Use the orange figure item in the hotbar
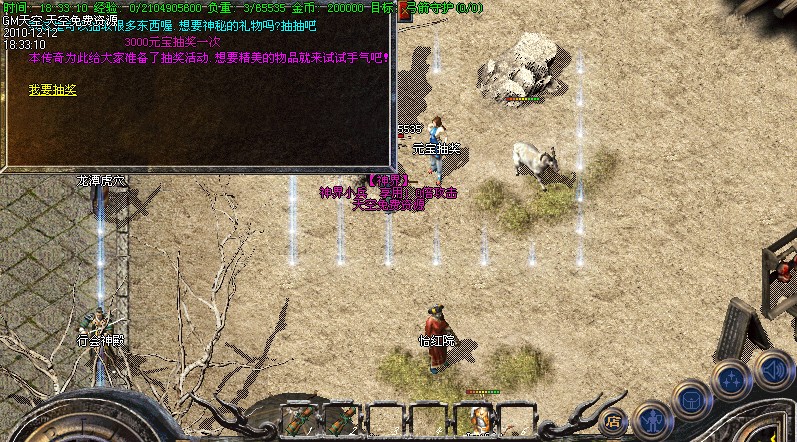The image size is (797, 442). click(x=477, y=418)
